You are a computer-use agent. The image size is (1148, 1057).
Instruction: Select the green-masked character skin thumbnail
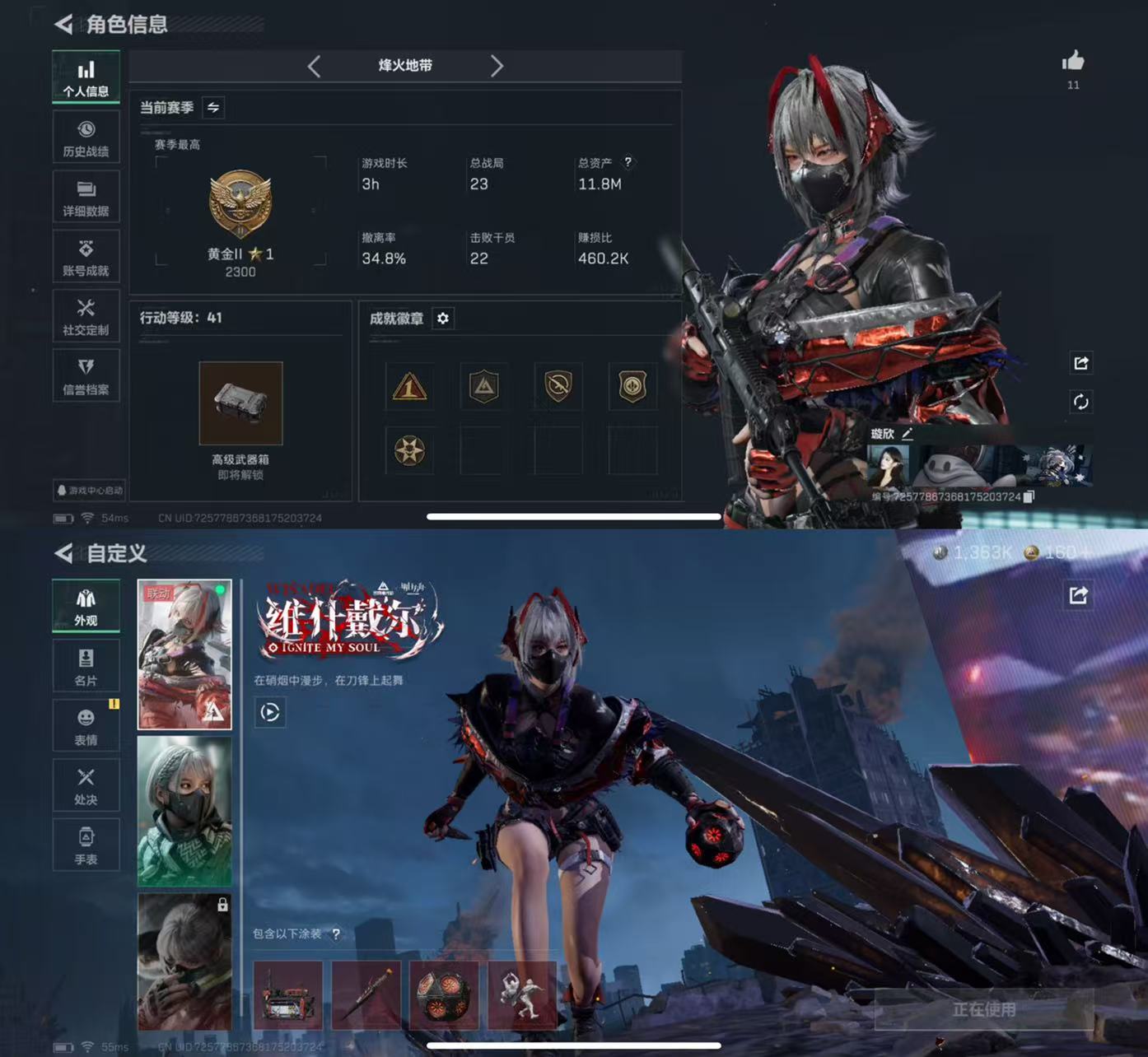[184, 811]
